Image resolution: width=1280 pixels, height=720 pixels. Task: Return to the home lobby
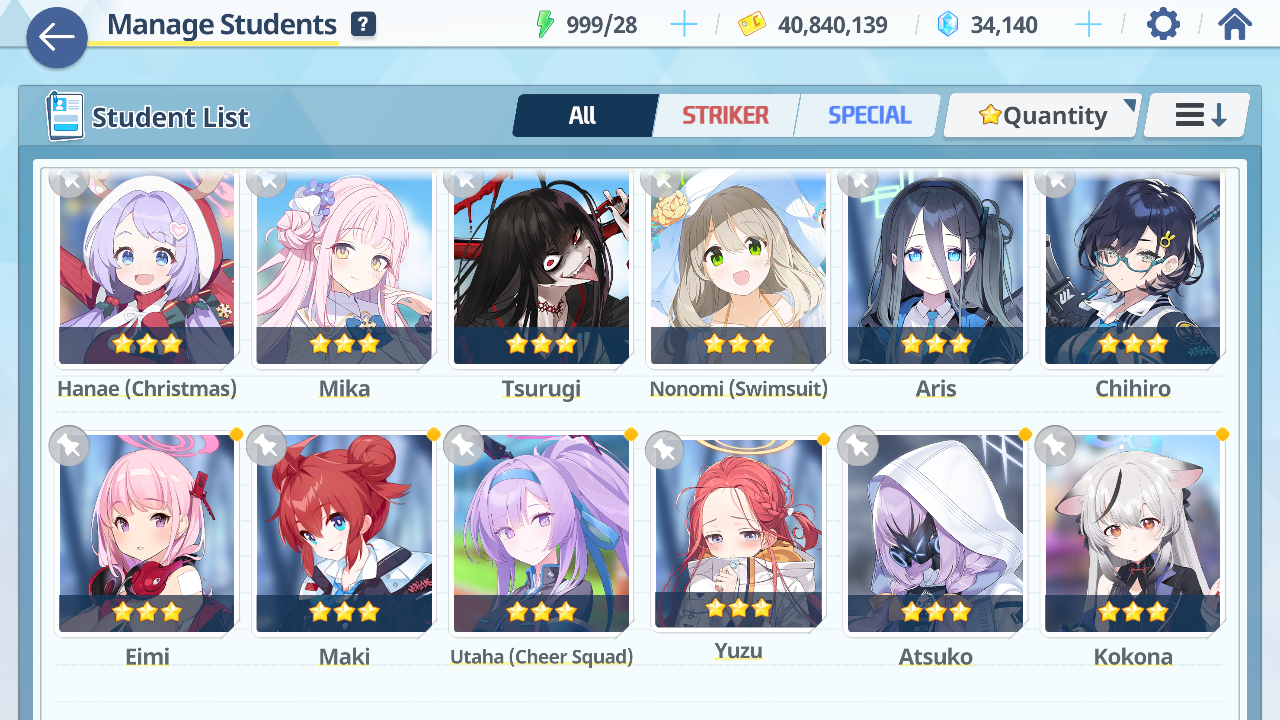1235,24
